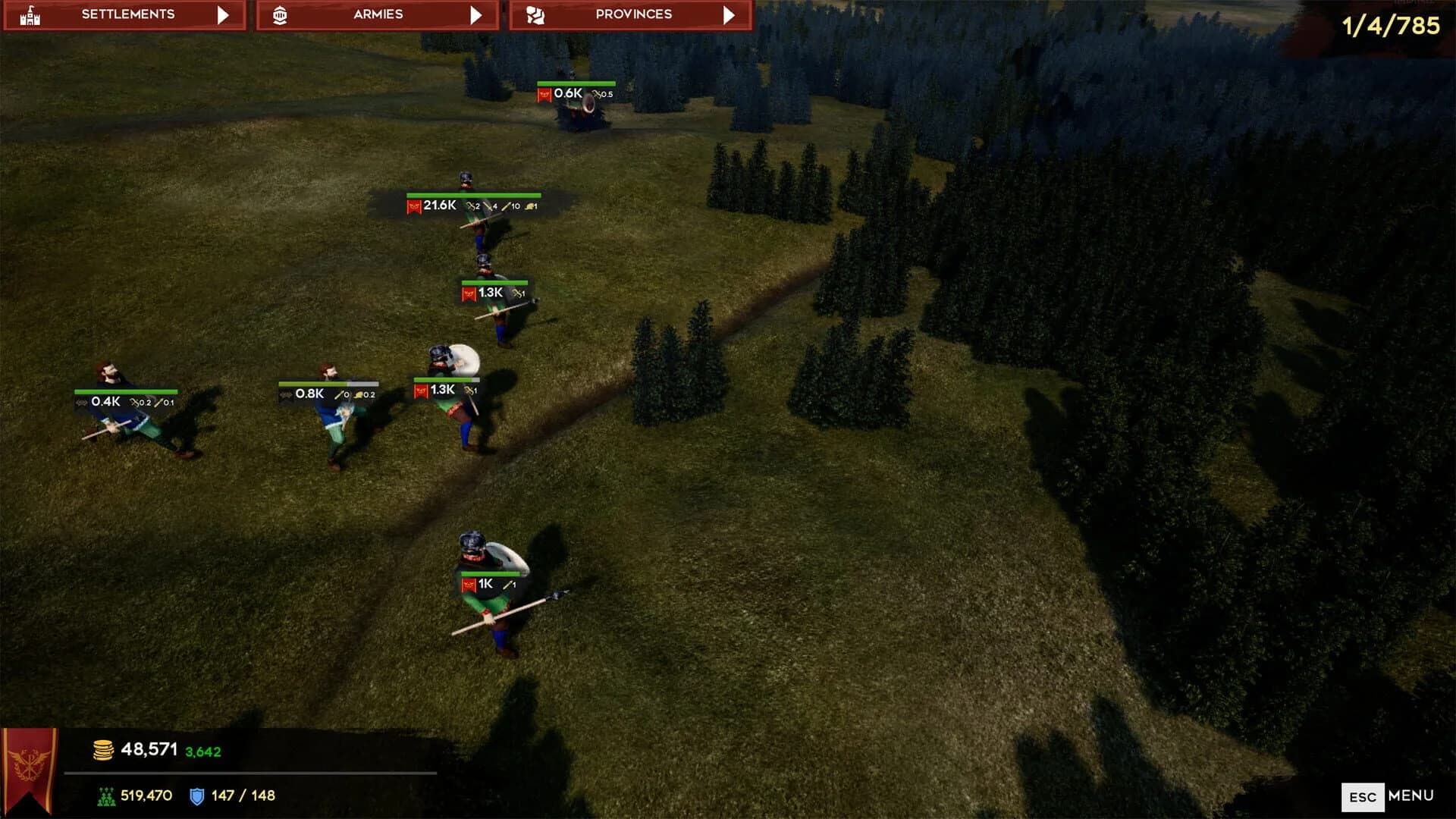
Task: Expand the ARMIES panel arrow
Action: [475, 13]
